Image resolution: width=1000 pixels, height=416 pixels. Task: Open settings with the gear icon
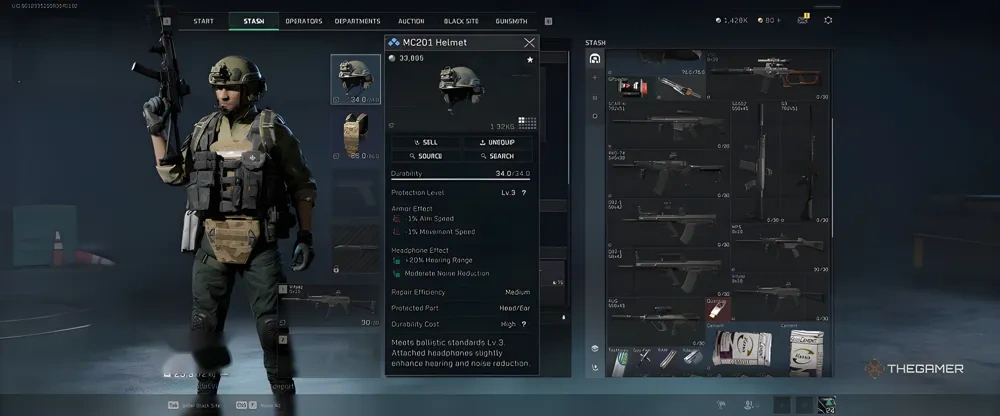pyautogui.click(x=828, y=20)
